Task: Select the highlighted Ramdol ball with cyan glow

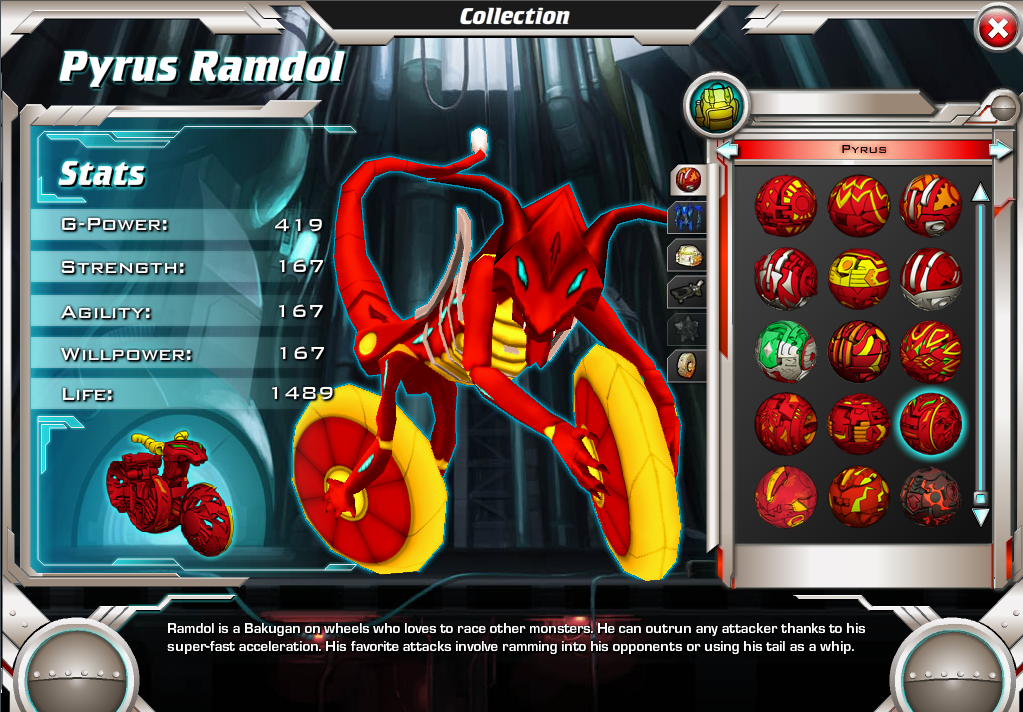Action: point(931,424)
